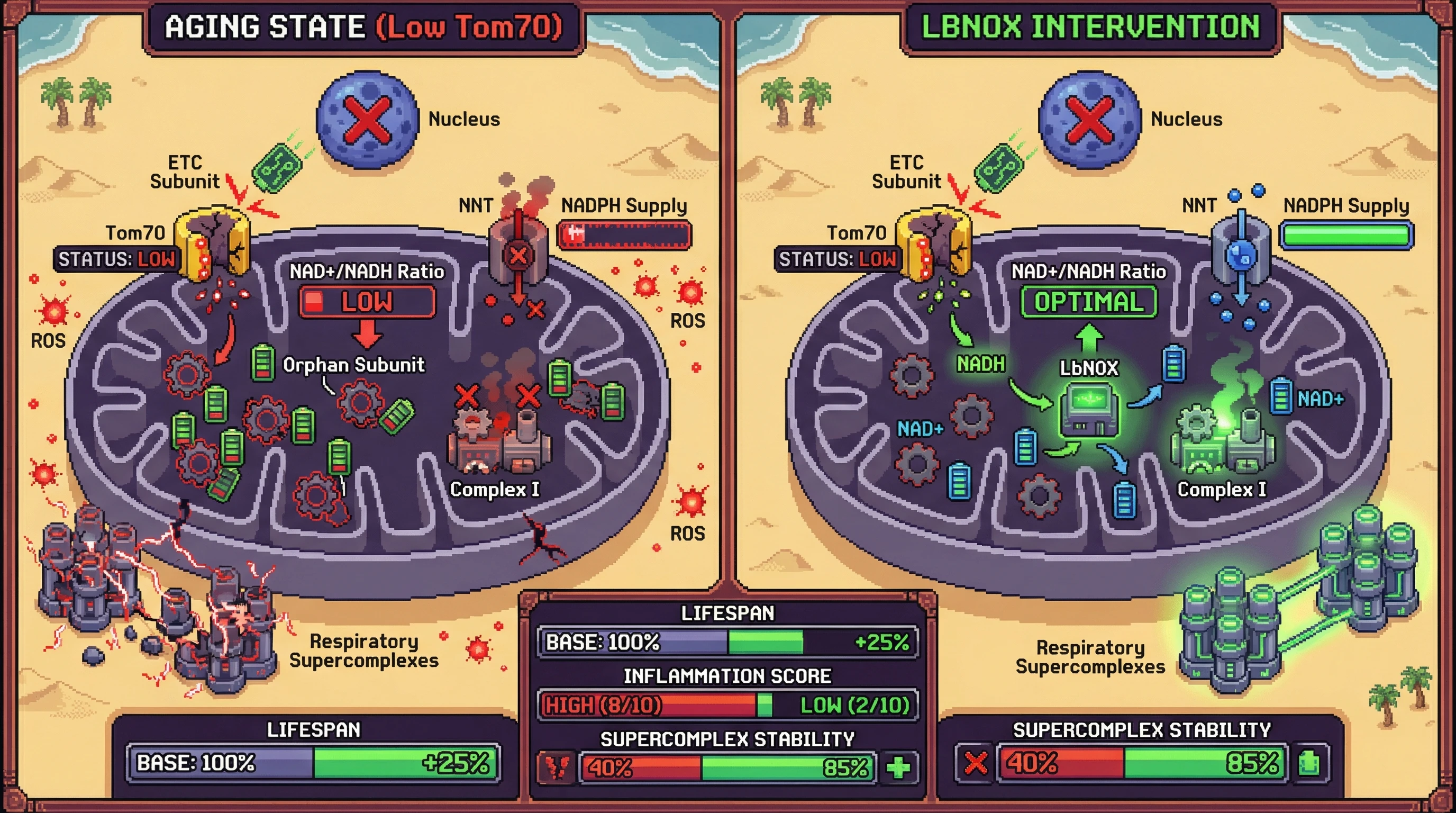
Task: Click the red X button beside Supercomplex Stability
Action: (975, 763)
